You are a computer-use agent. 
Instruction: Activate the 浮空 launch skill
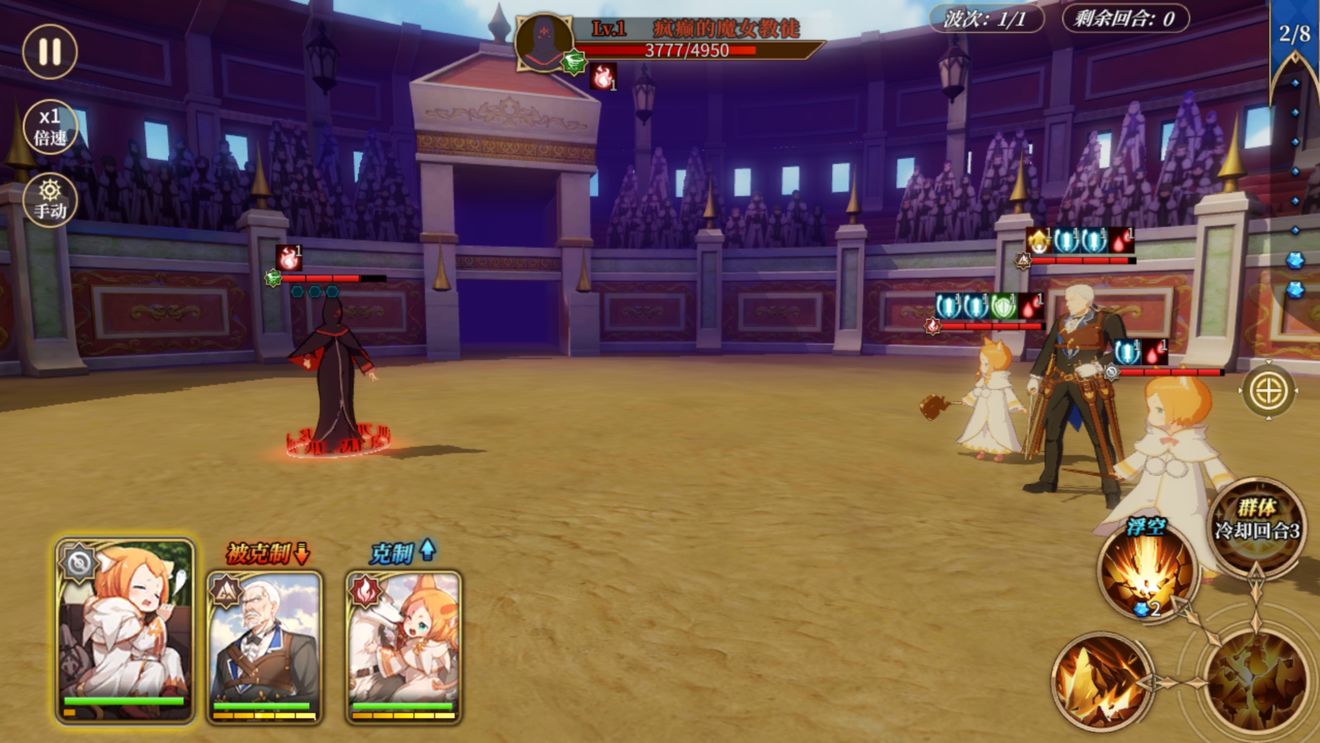(1147, 572)
